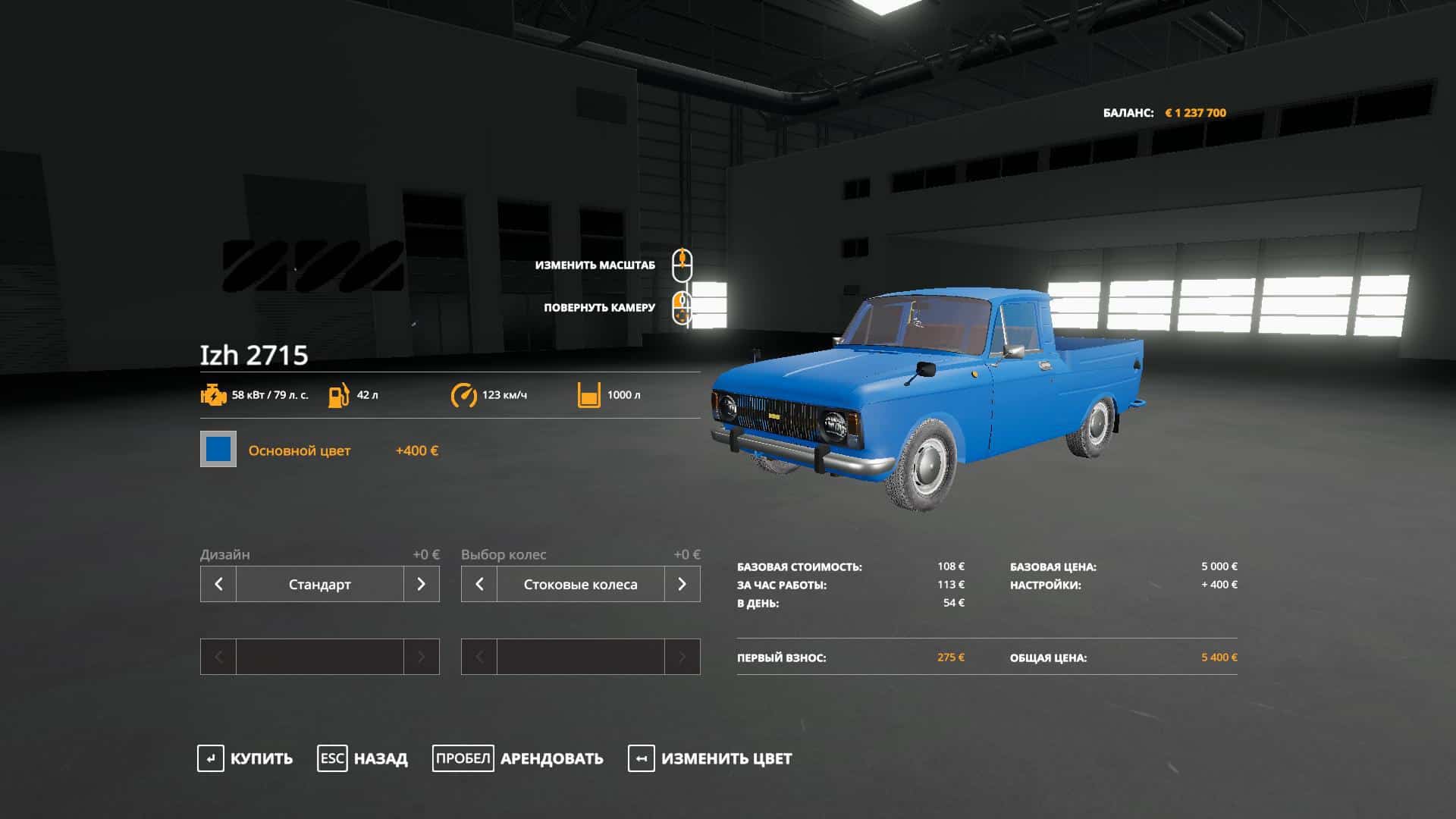Screen dimensions: 1456x819
Task: Click the Стоковые колеса wheel field
Action: tap(580, 584)
